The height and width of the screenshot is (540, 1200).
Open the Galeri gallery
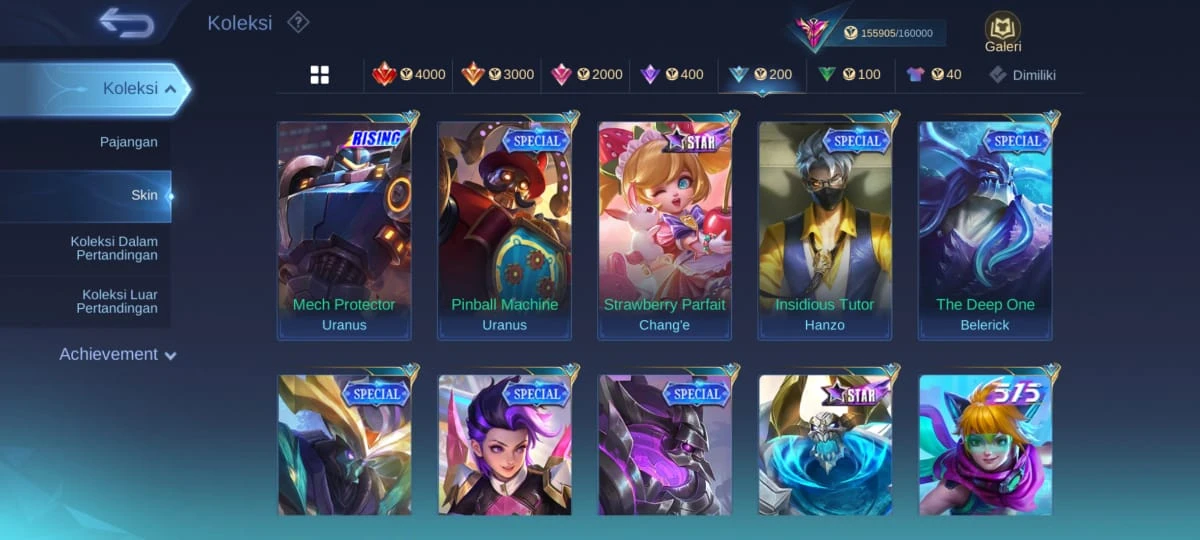click(1002, 32)
